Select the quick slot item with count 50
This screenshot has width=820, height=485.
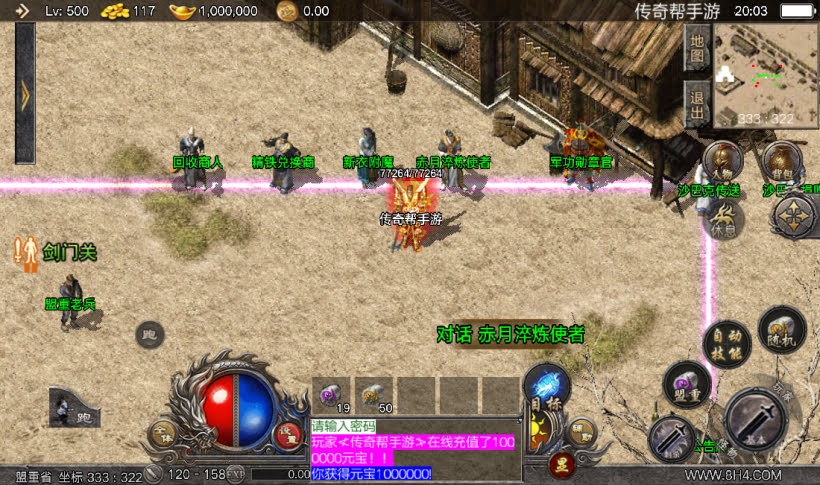pos(373,396)
